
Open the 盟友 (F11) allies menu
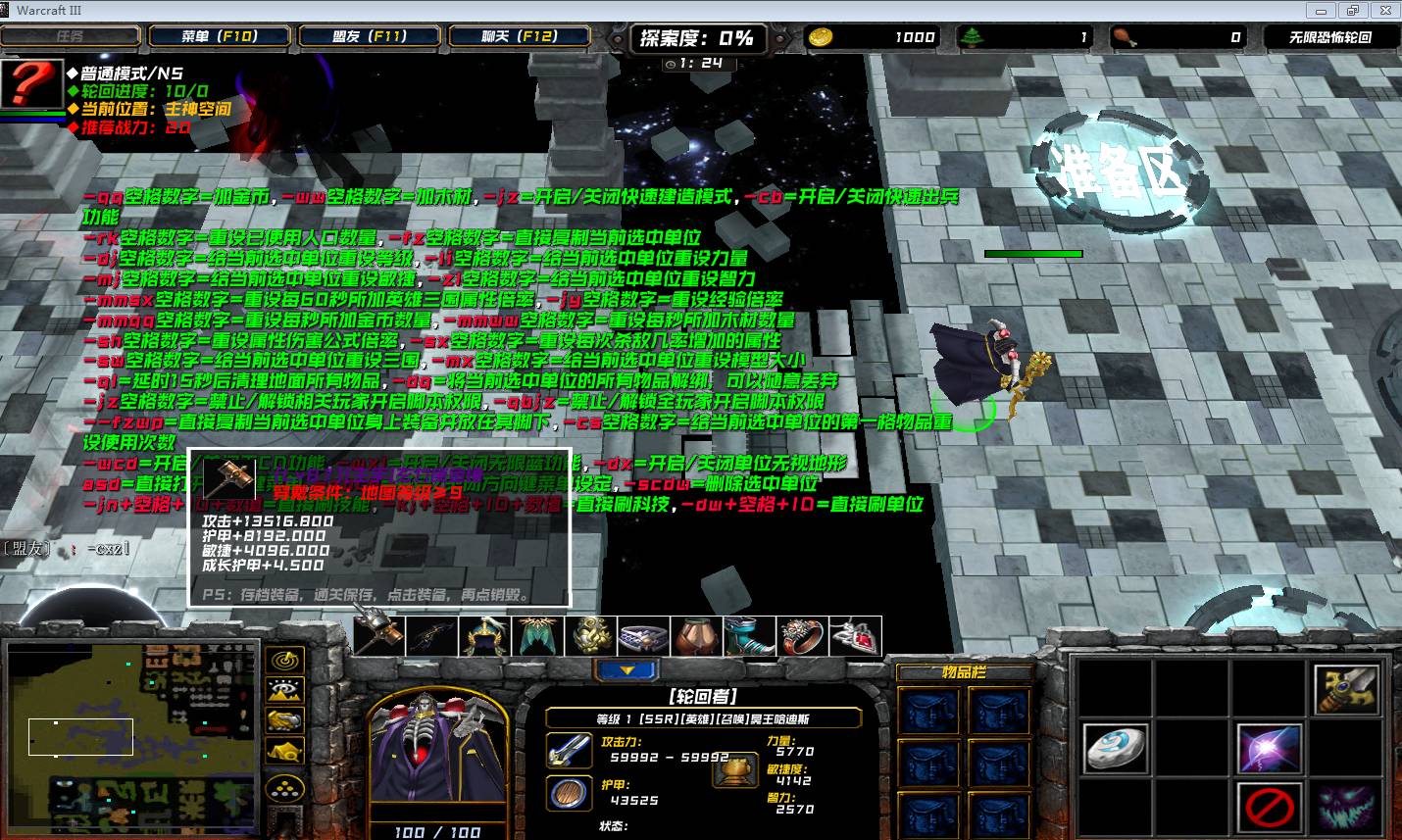tap(369, 36)
